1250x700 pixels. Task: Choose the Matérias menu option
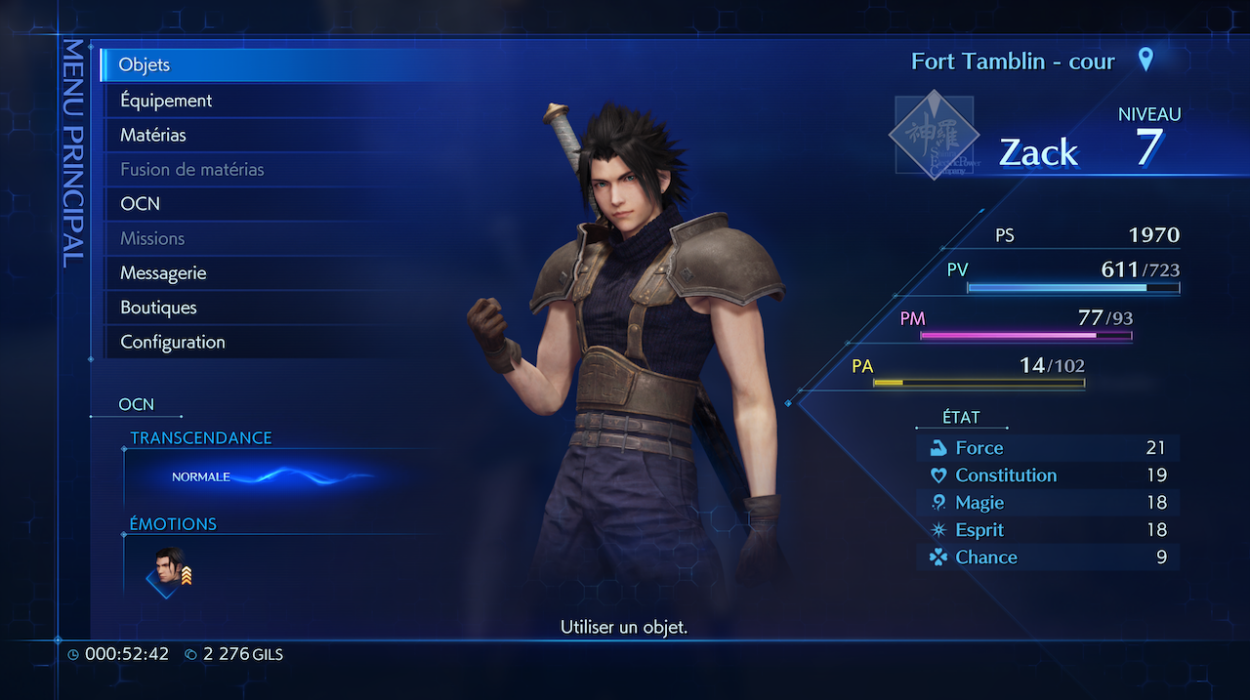coord(153,135)
